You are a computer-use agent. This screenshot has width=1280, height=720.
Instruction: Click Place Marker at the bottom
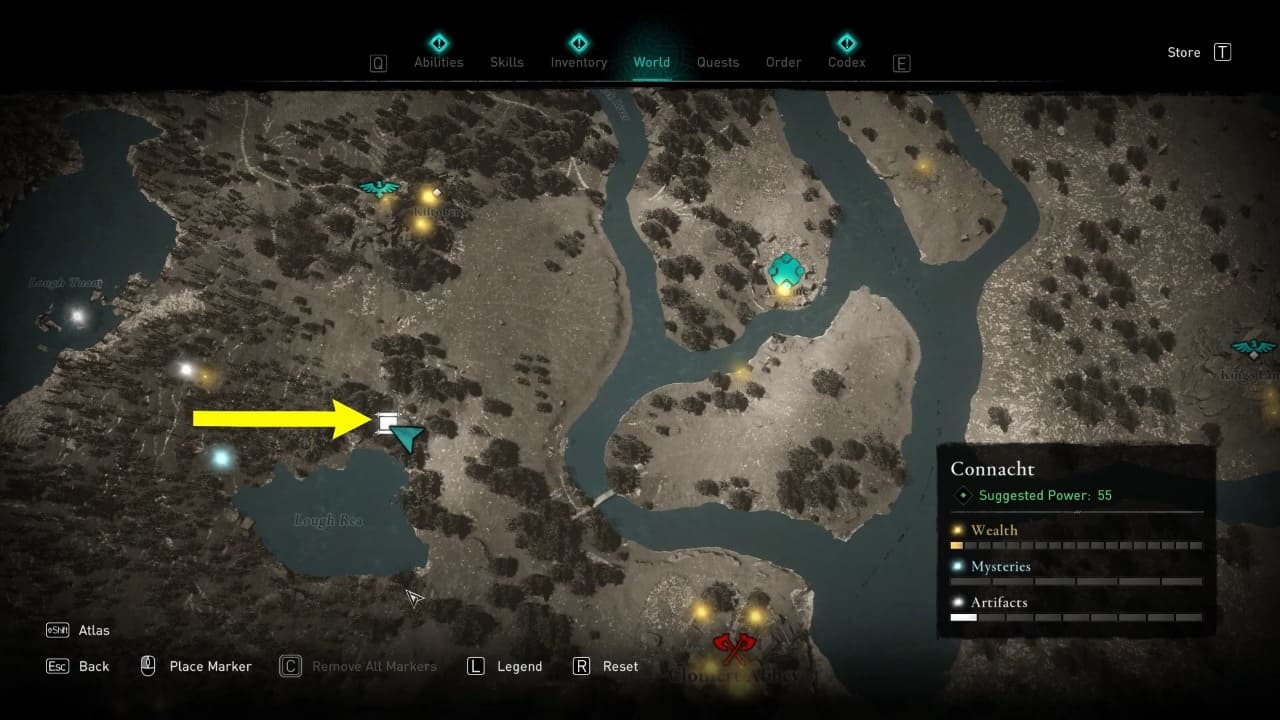point(209,666)
